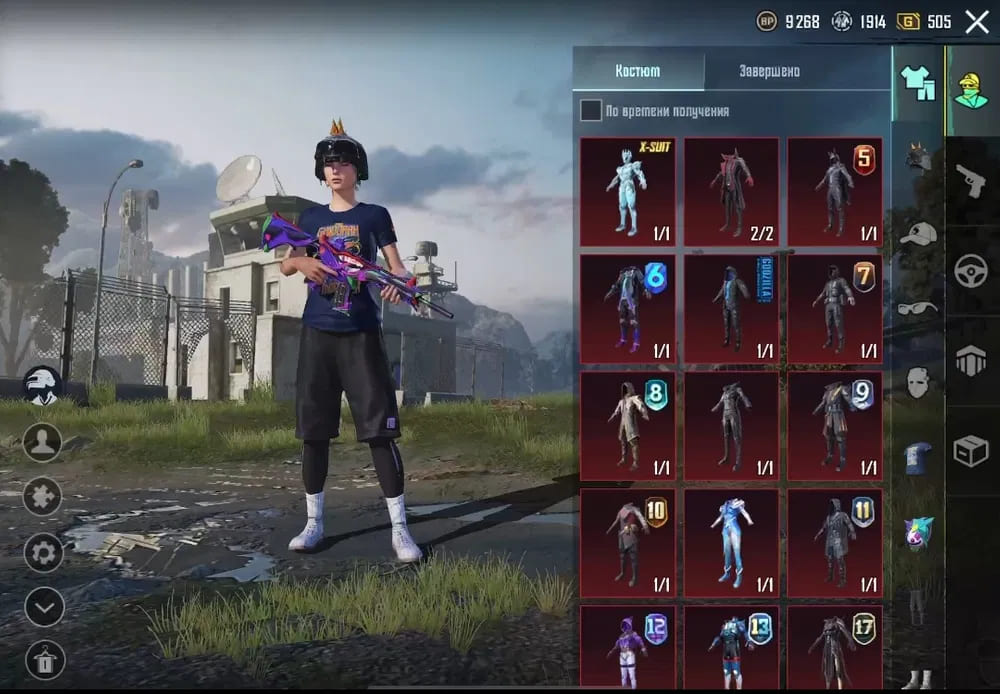Choose the costume marked 2/2
1000x694 pixels.
tap(731, 191)
